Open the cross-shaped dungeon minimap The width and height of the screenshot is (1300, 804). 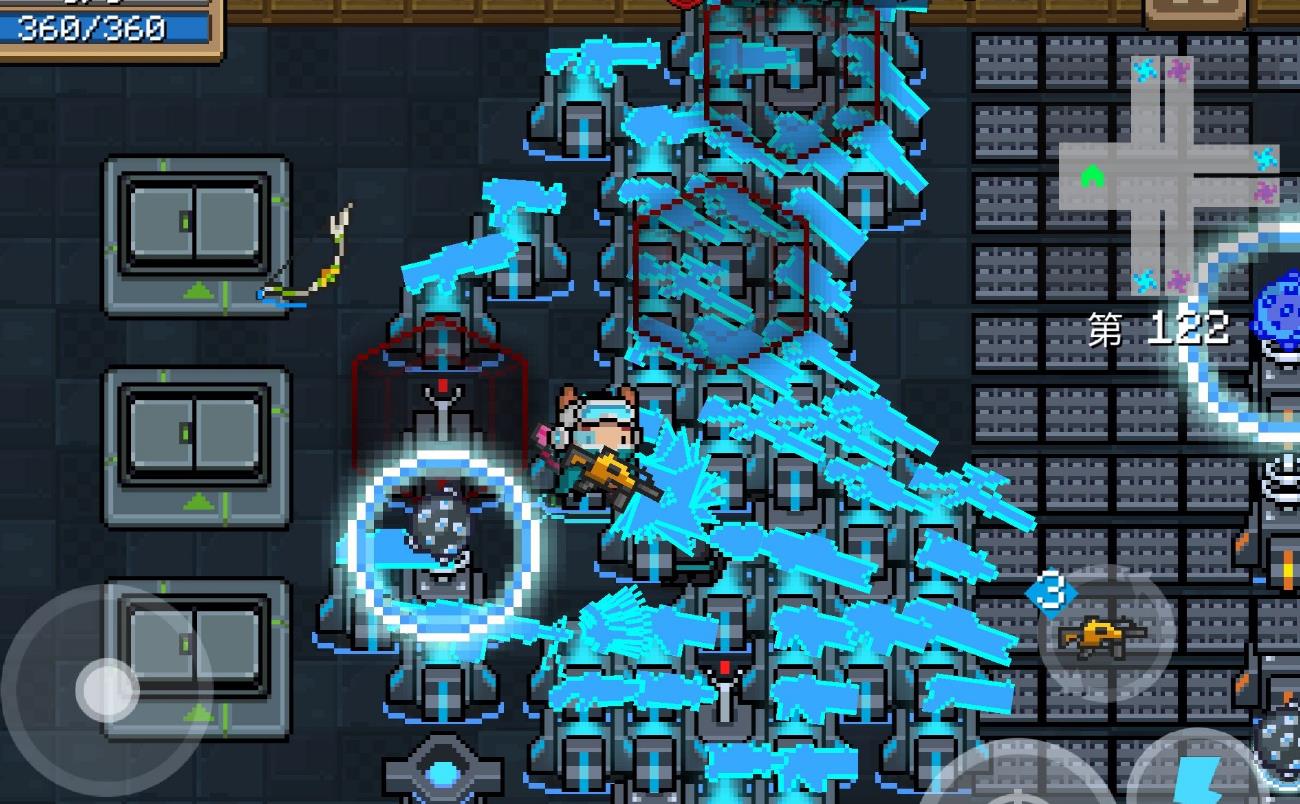[x=1167, y=177]
